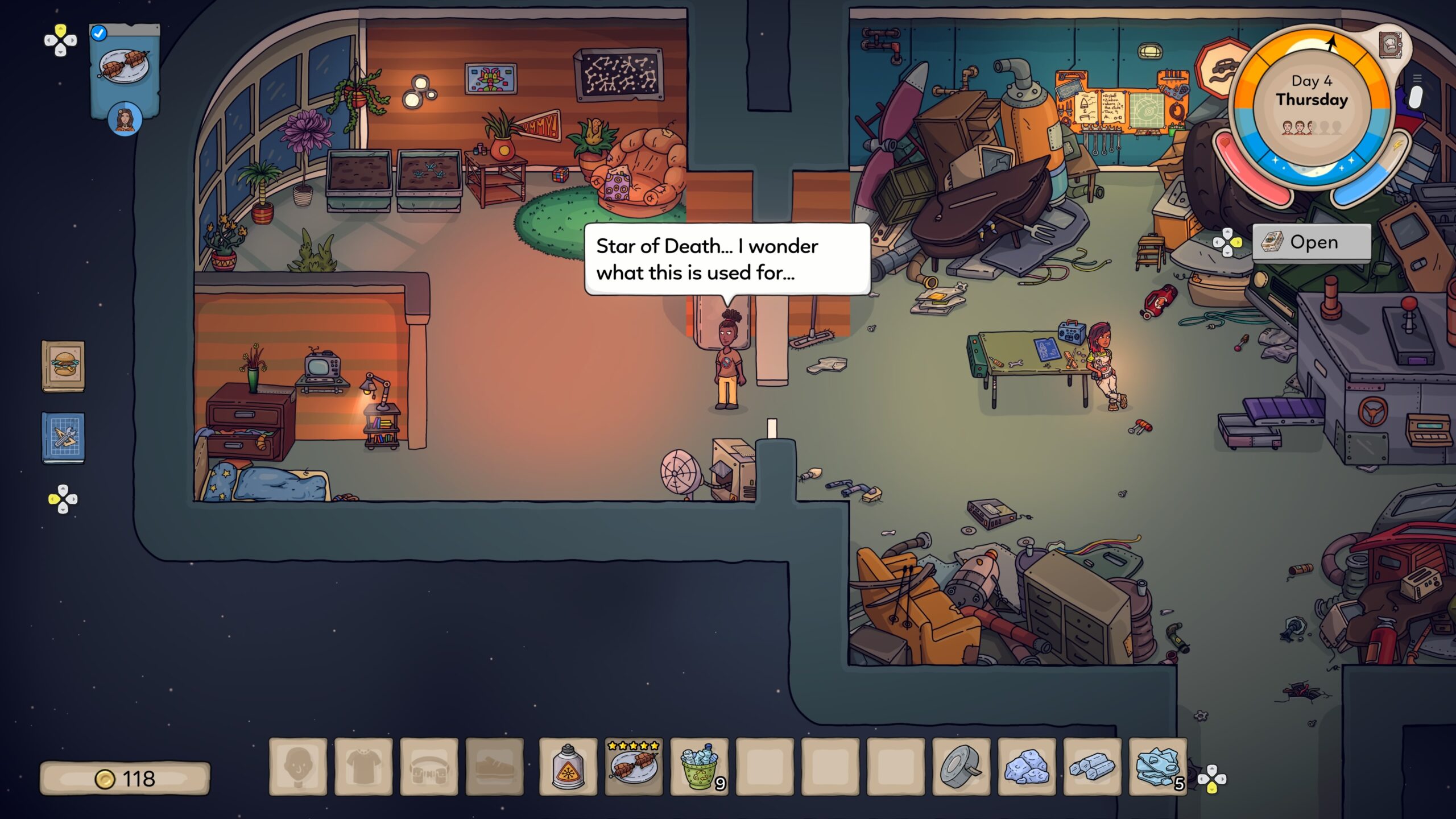The image size is (1456, 819).
Task: Select the head equipment slot
Action: tap(298, 766)
